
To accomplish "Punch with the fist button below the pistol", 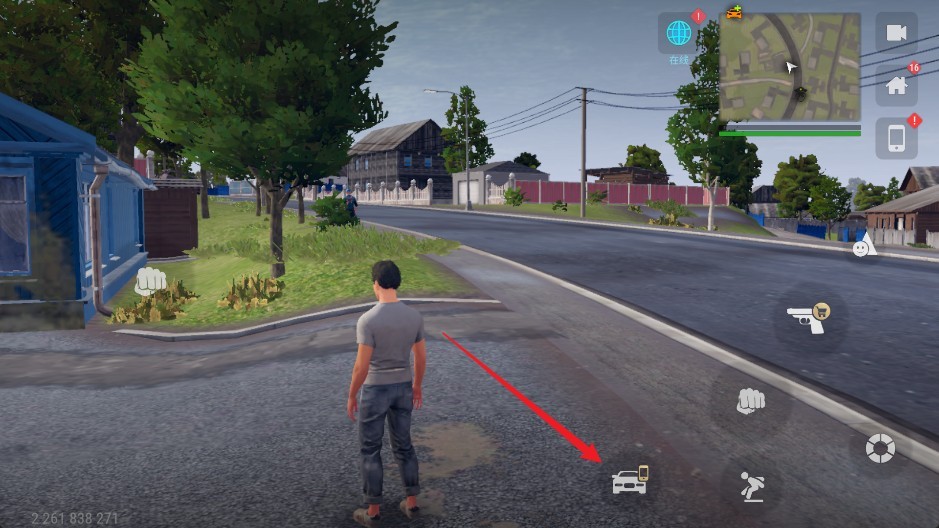I will 751,401.
